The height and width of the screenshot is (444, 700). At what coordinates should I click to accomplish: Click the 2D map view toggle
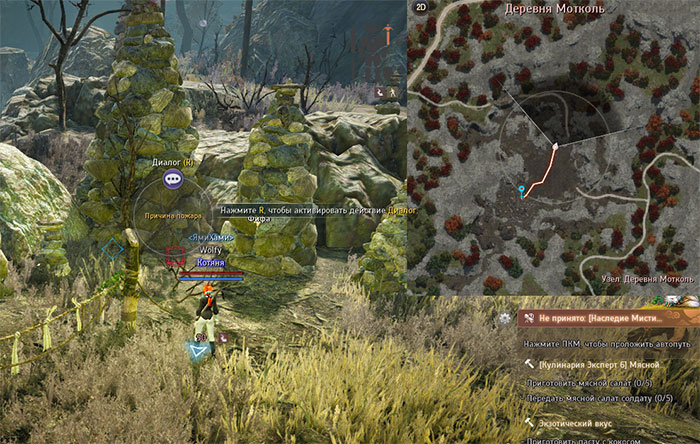tap(418, 10)
